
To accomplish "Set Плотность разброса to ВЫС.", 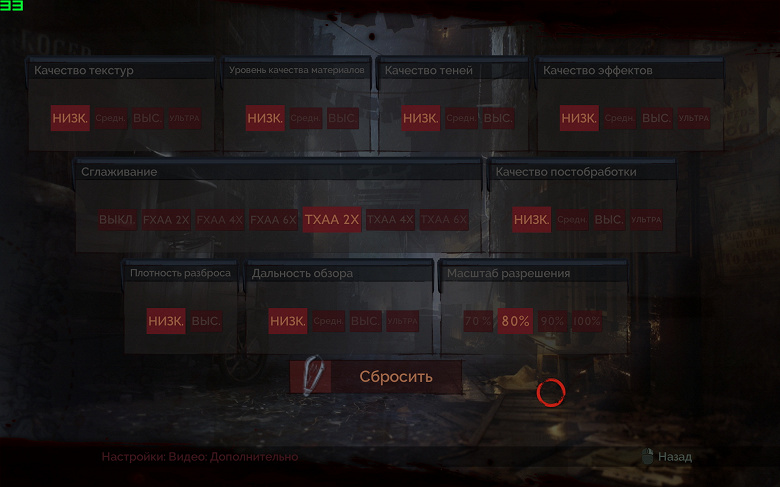I will point(206,322).
